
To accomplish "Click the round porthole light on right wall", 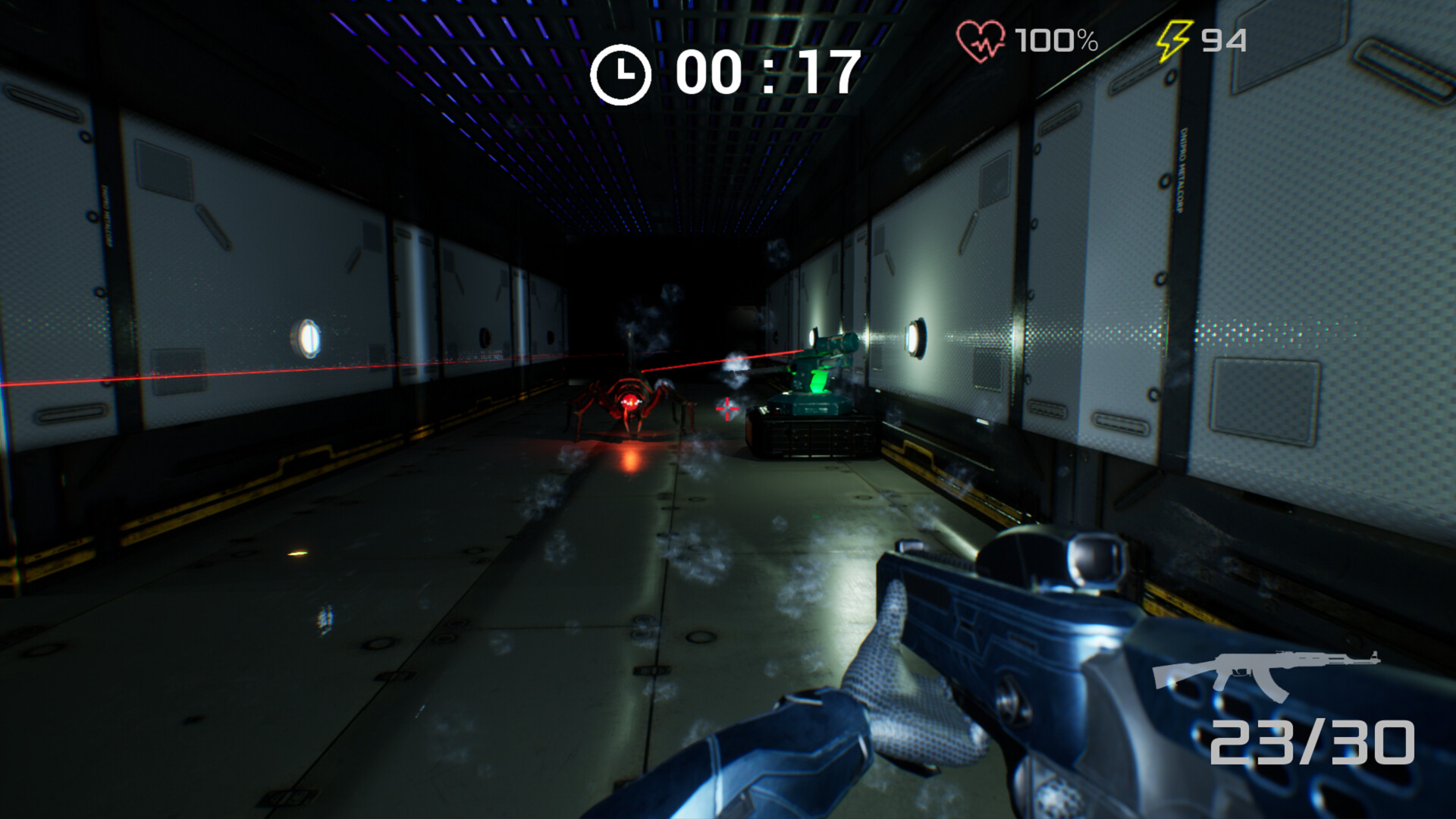I will pos(915,337).
